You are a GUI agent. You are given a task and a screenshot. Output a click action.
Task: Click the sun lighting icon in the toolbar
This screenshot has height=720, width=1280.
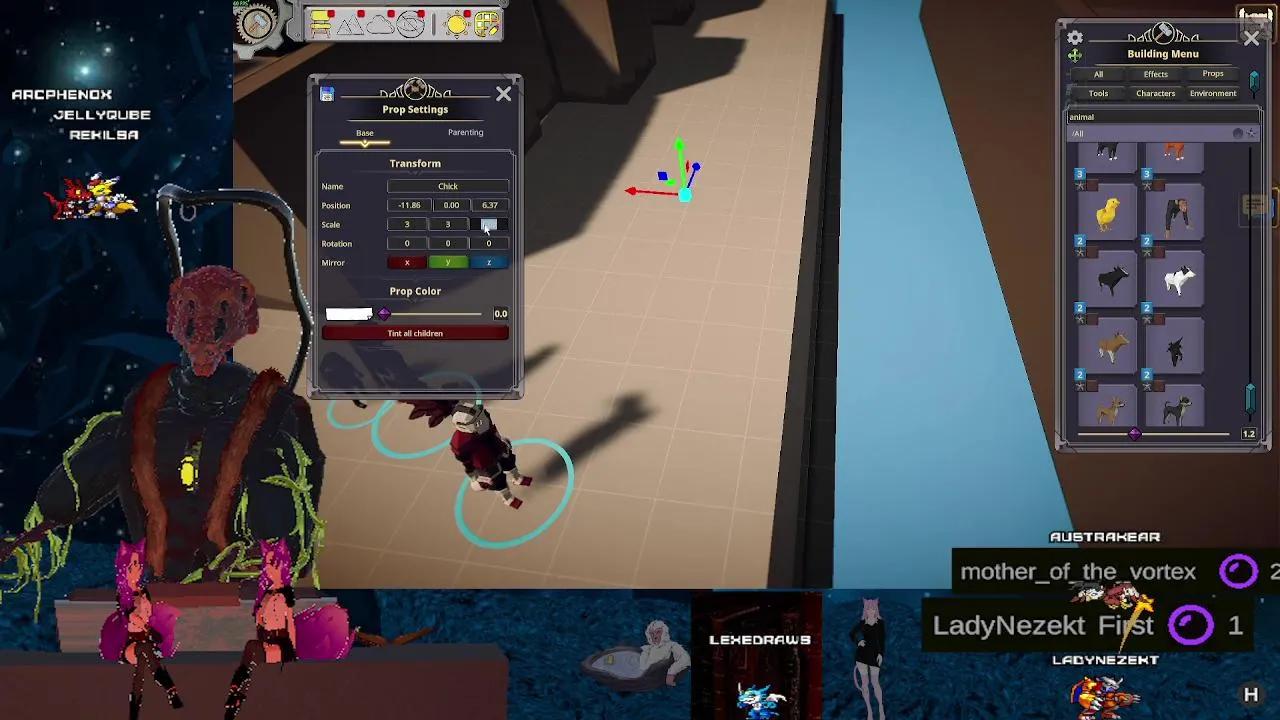(x=456, y=23)
